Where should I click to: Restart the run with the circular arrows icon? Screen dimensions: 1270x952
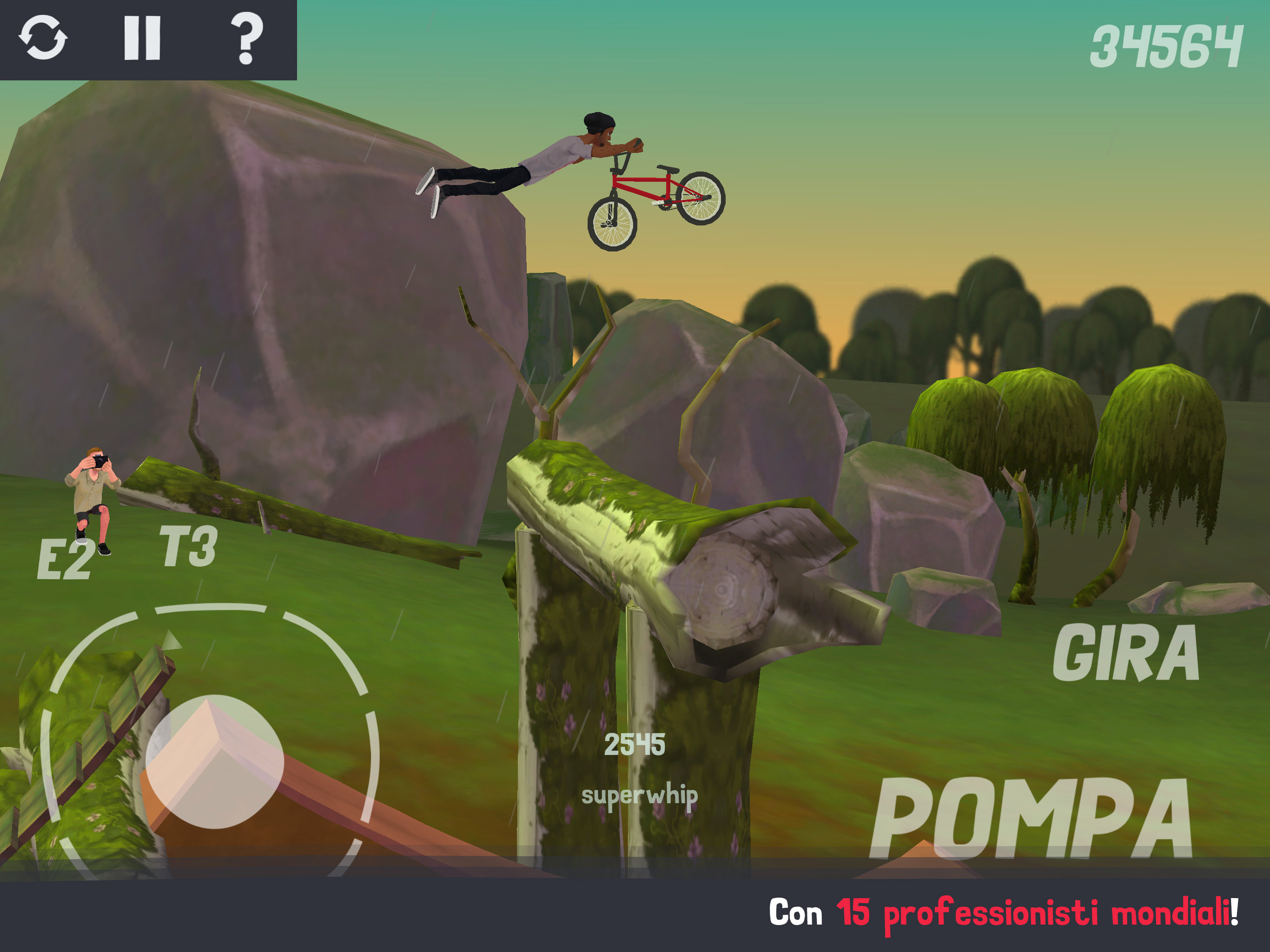43,38
